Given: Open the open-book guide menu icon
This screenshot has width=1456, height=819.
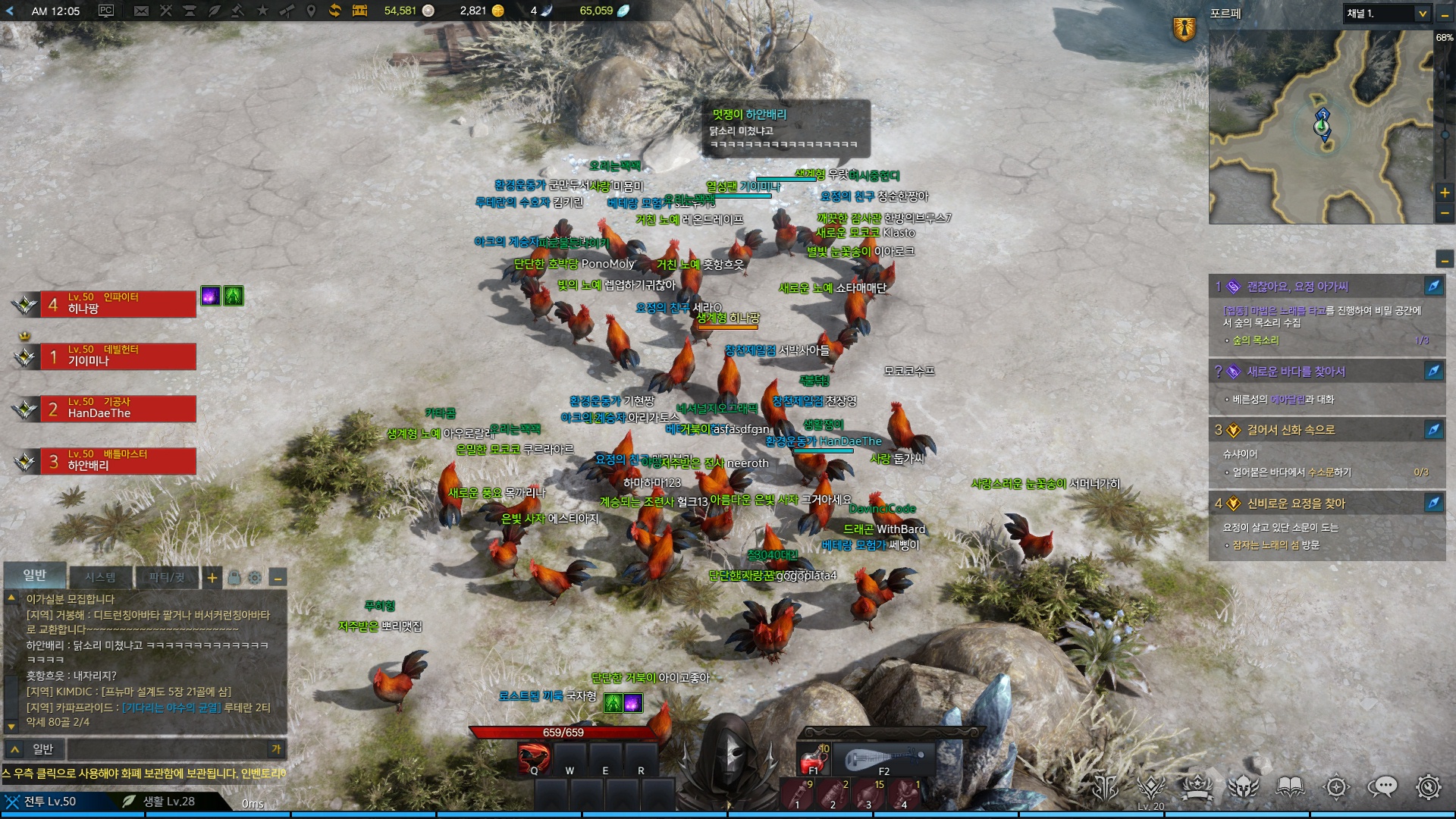Looking at the screenshot, I should 1290,787.
